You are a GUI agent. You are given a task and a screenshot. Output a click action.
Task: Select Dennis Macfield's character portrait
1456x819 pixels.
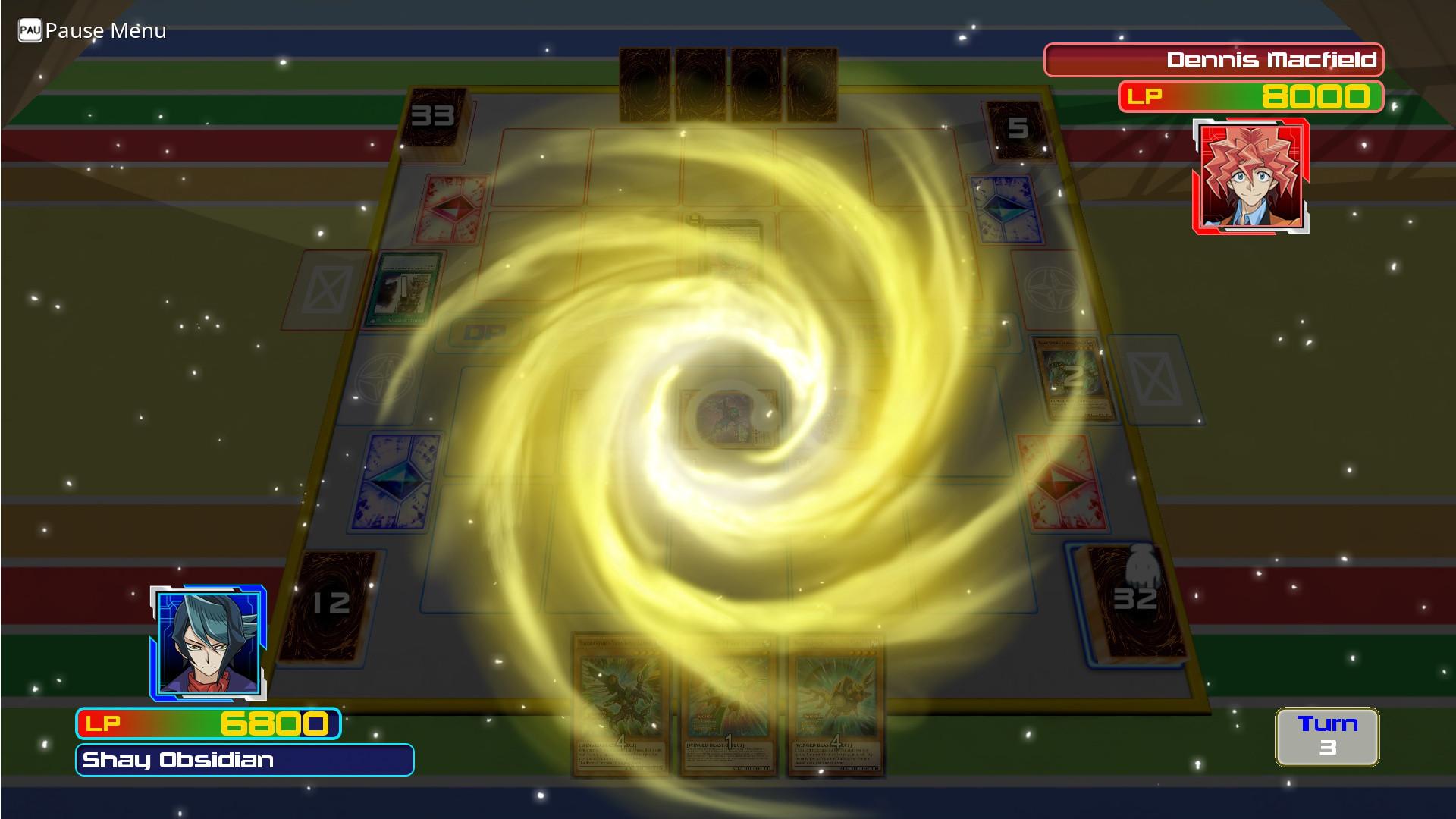click(1250, 177)
